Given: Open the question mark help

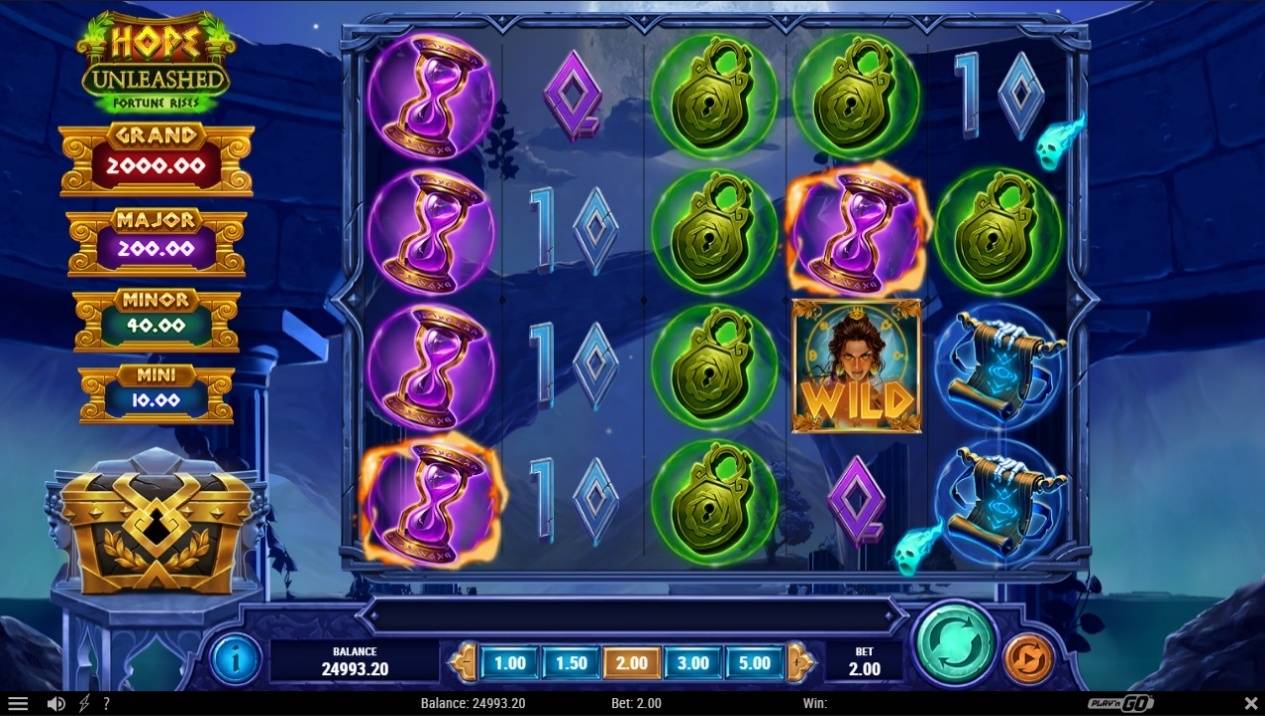Looking at the screenshot, I should 106,704.
